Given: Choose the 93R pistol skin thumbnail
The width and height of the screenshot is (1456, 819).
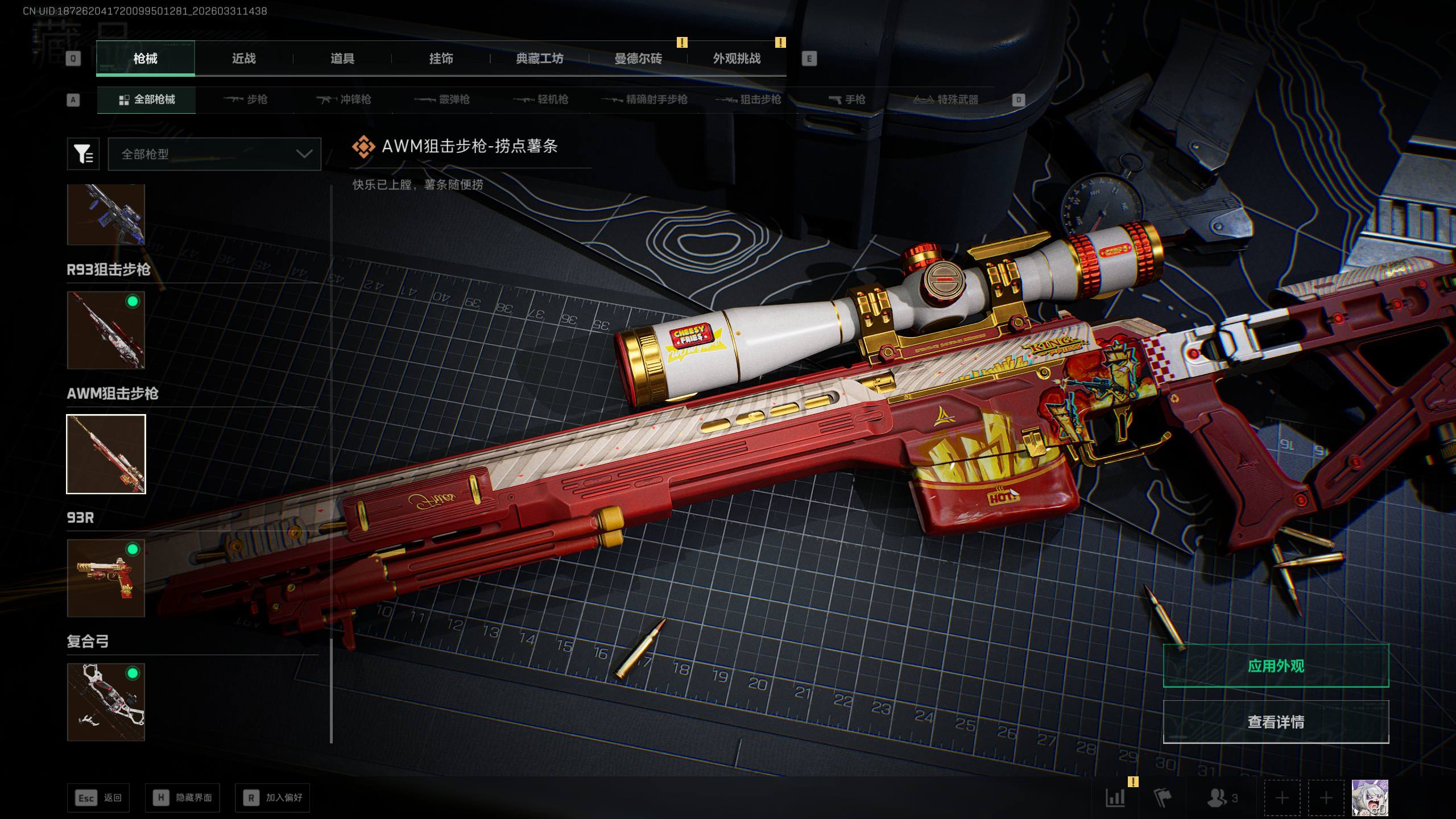Looking at the screenshot, I should (x=106, y=578).
